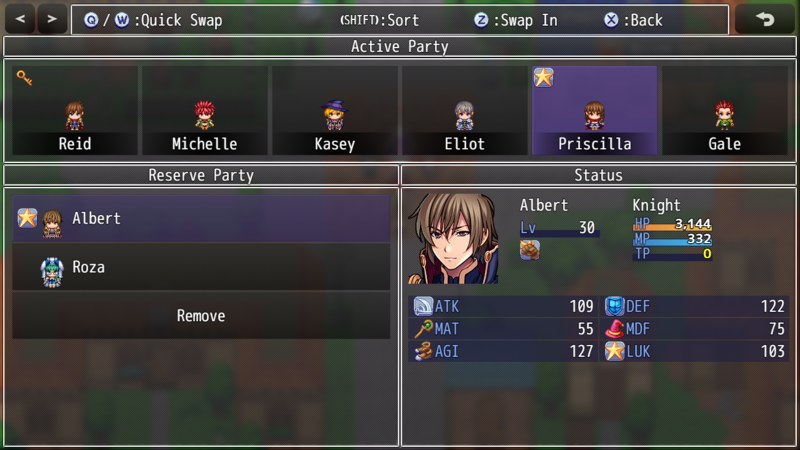Image resolution: width=800 pixels, height=450 pixels.
Task: Select Albert in the reserve party
Action: (201, 218)
